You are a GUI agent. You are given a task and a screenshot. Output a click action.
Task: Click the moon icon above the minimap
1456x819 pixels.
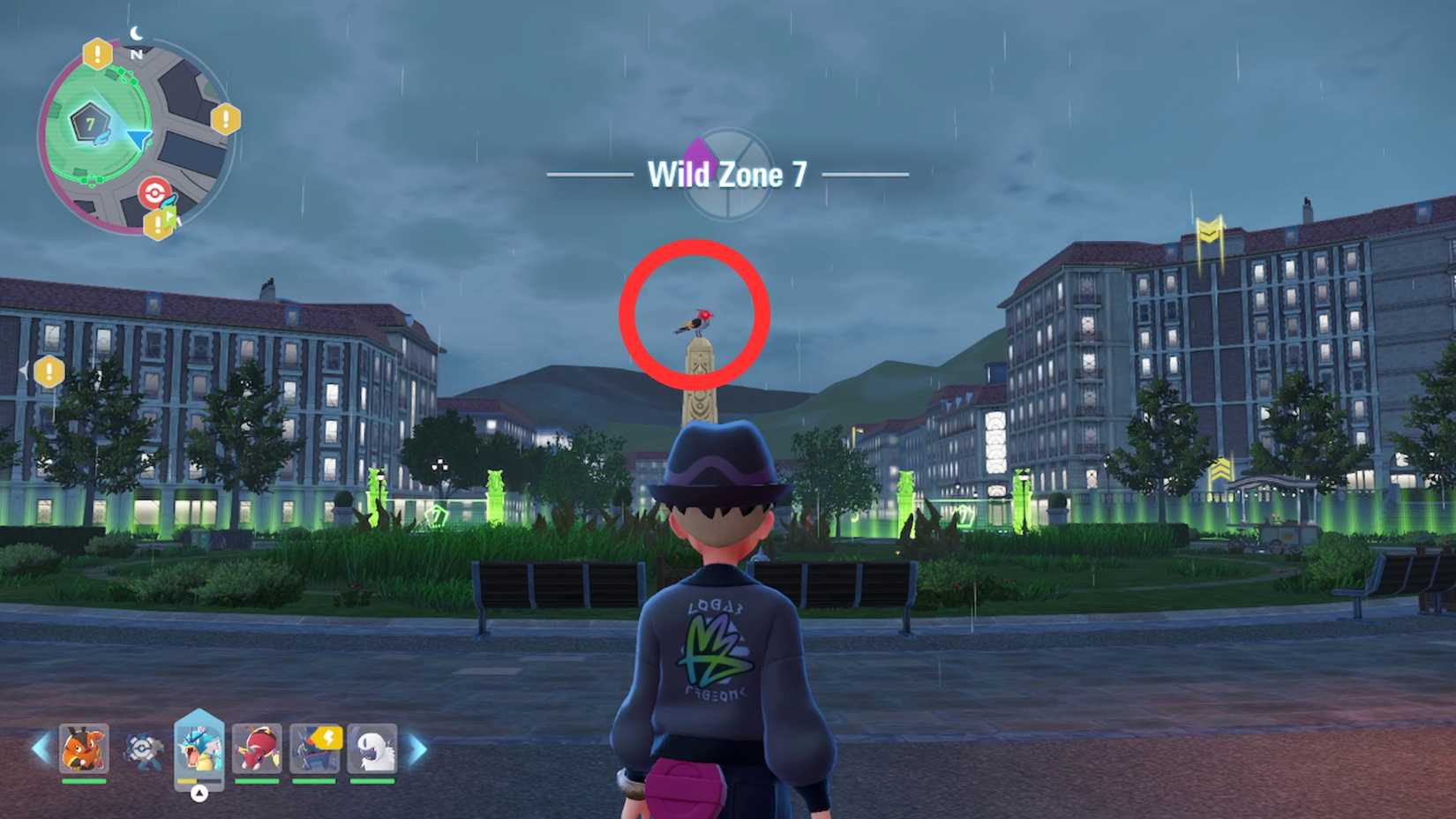tap(136, 32)
